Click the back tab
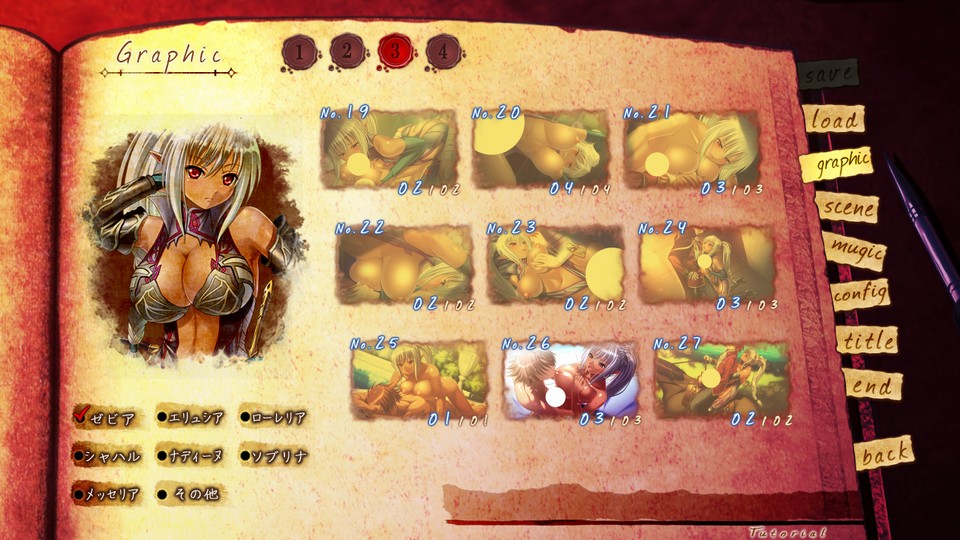The height and width of the screenshot is (540, 960). pyautogui.click(x=885, y=453)
